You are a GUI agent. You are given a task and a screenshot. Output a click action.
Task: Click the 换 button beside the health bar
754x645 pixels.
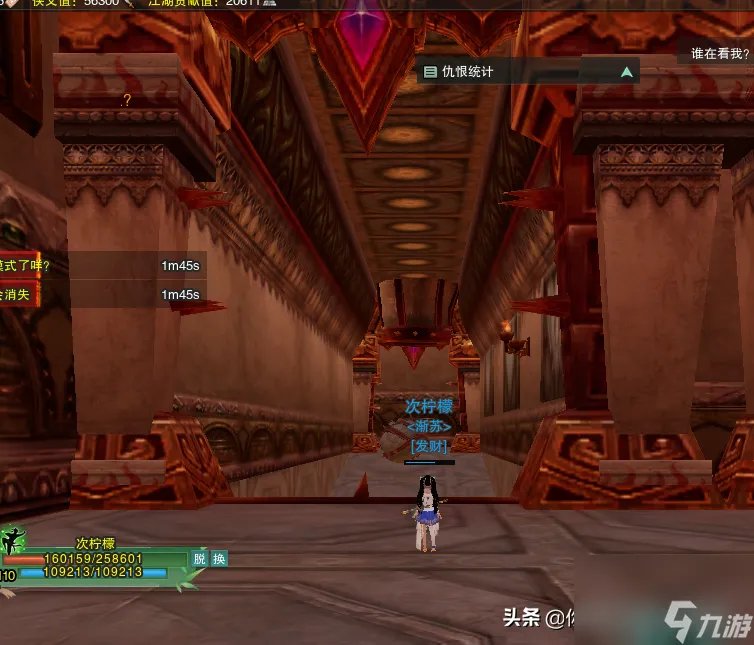(x=219, y=559)
